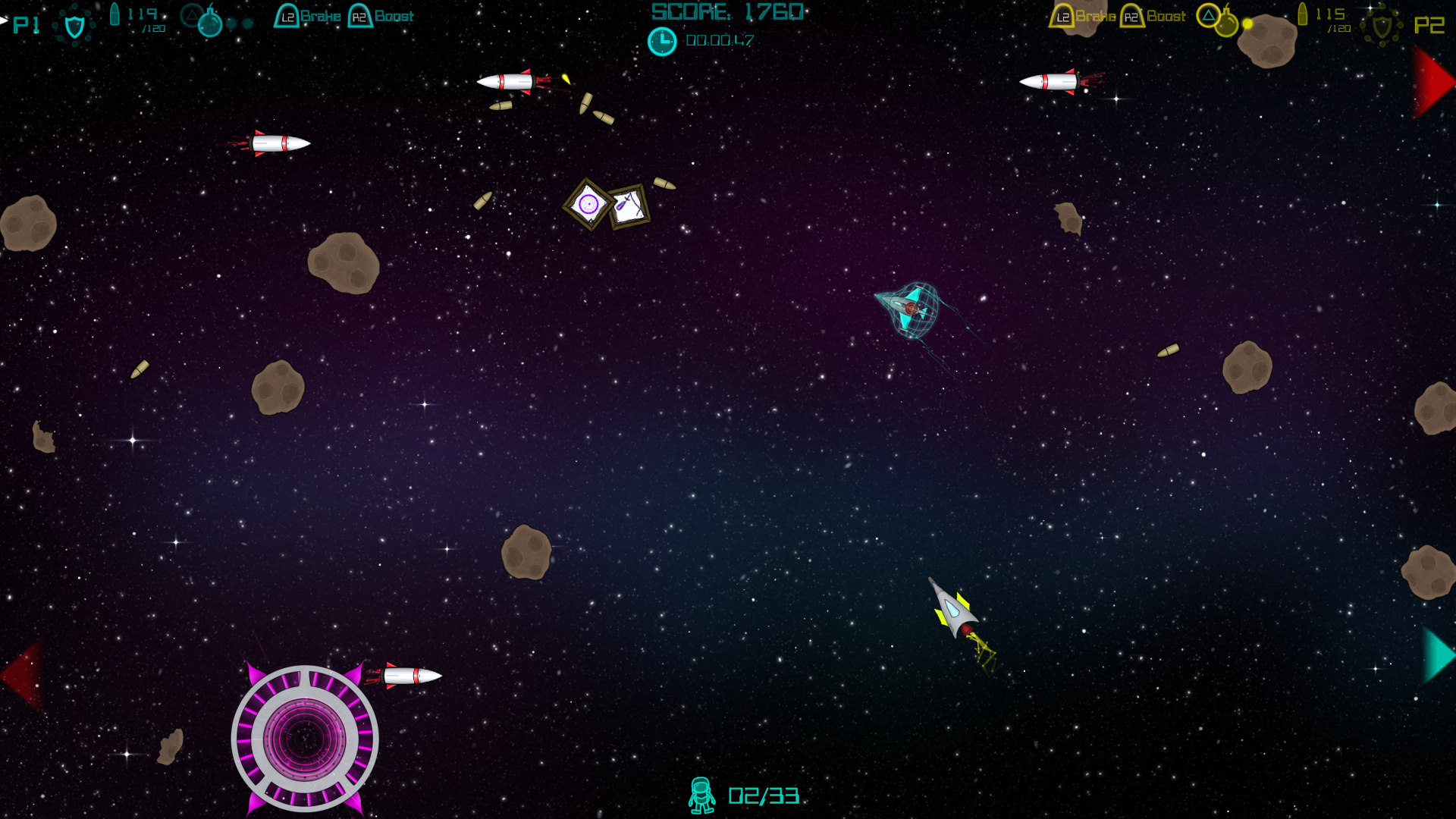Select the P2 player label

tap(1428, 27)
